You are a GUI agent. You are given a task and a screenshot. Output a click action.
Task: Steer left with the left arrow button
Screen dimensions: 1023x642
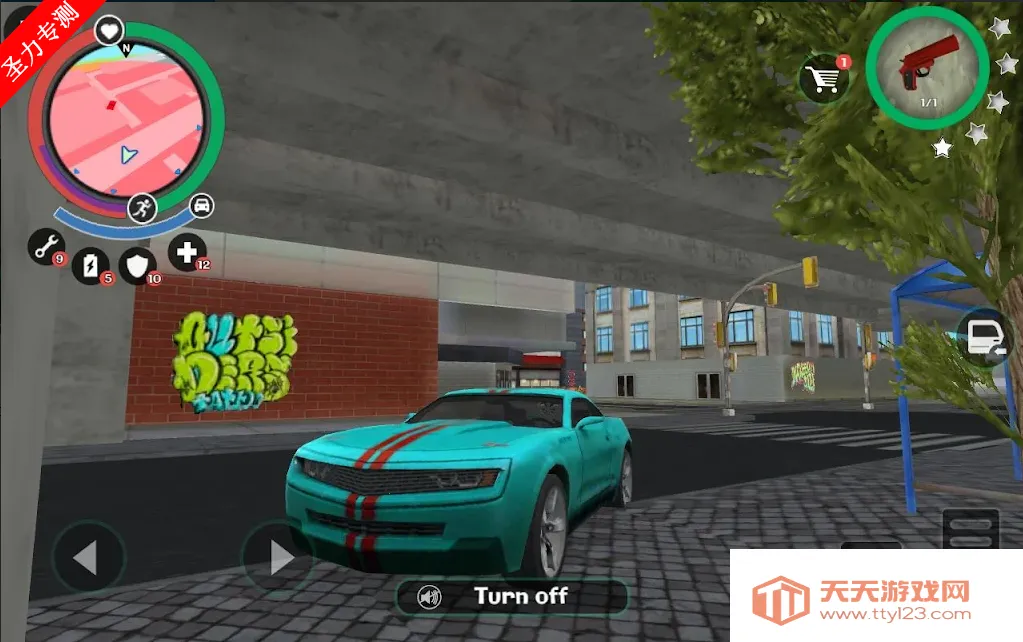88,557
